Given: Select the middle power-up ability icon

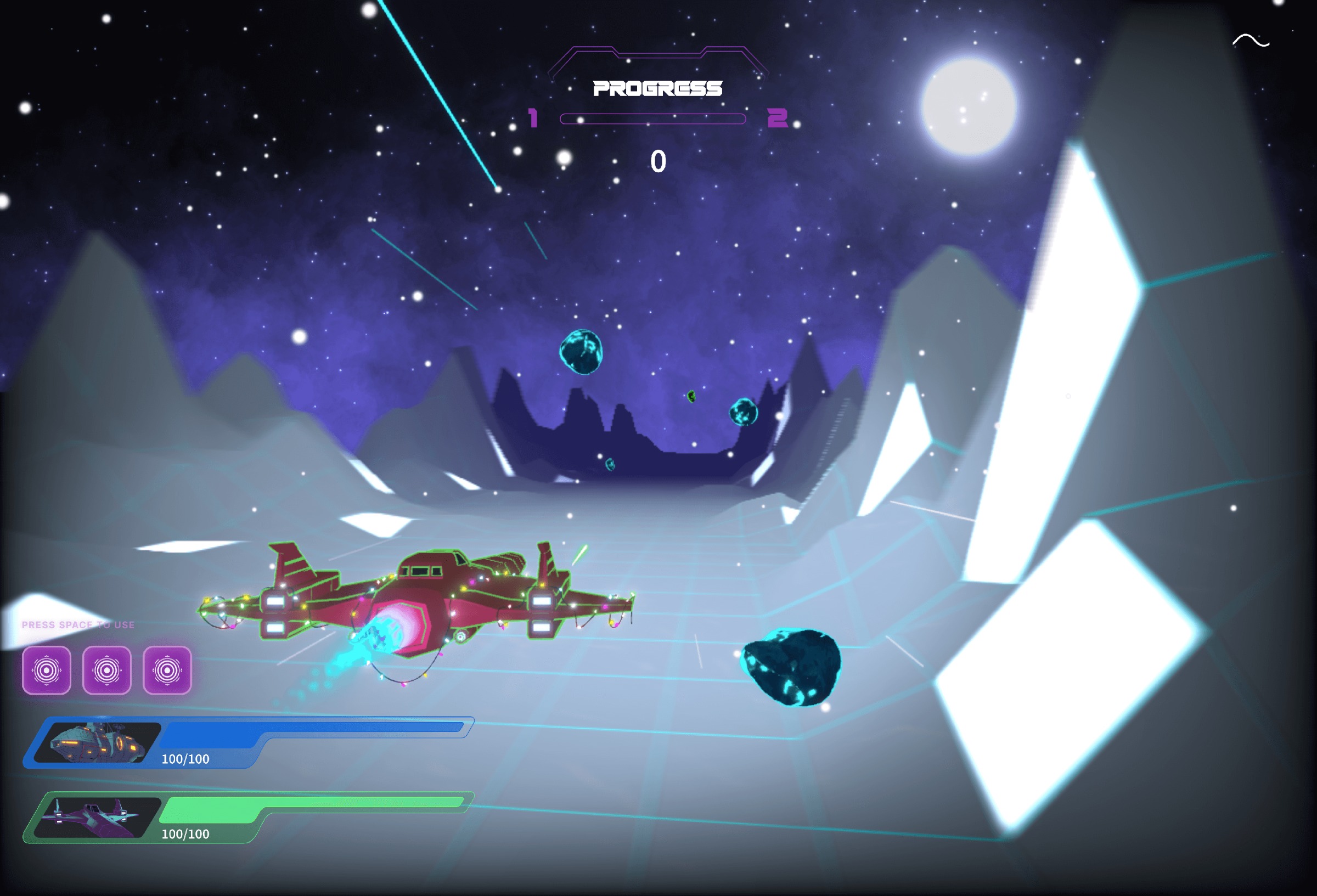Looking at the screenshot, I should [107, 670].
